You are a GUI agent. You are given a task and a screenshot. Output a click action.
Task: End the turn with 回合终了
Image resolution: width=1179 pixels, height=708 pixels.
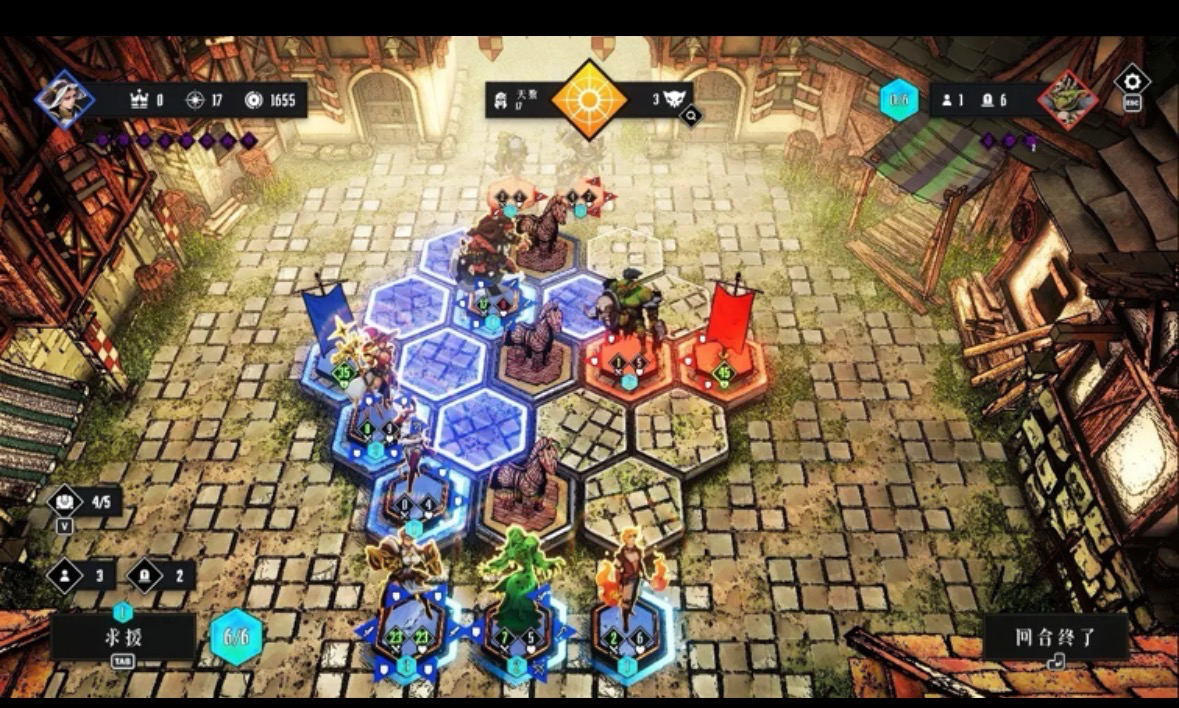click(1055, 638)
